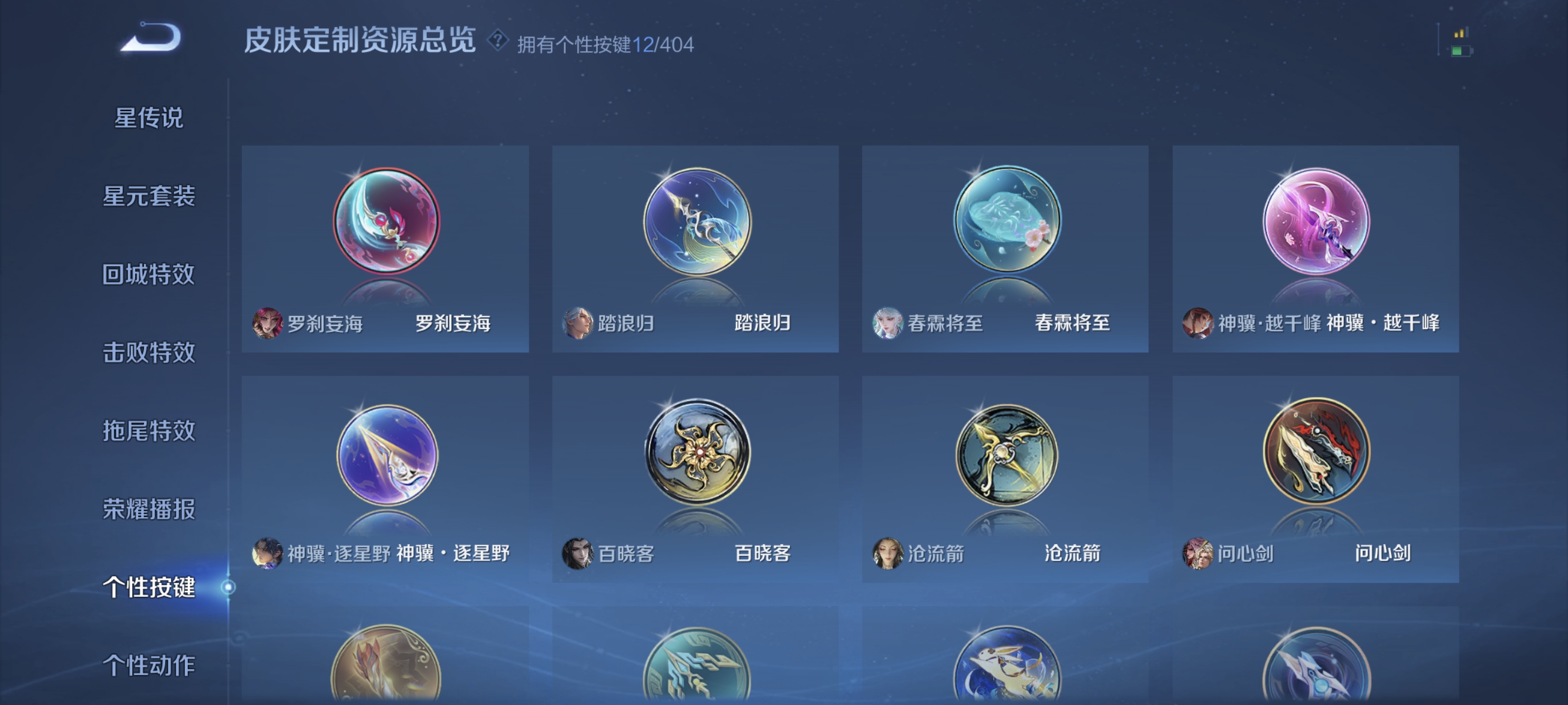Screen dimensions: 1568x705
Task: Open the 回城特效 category
Action: pyautogui.click(x=150, y=274)
